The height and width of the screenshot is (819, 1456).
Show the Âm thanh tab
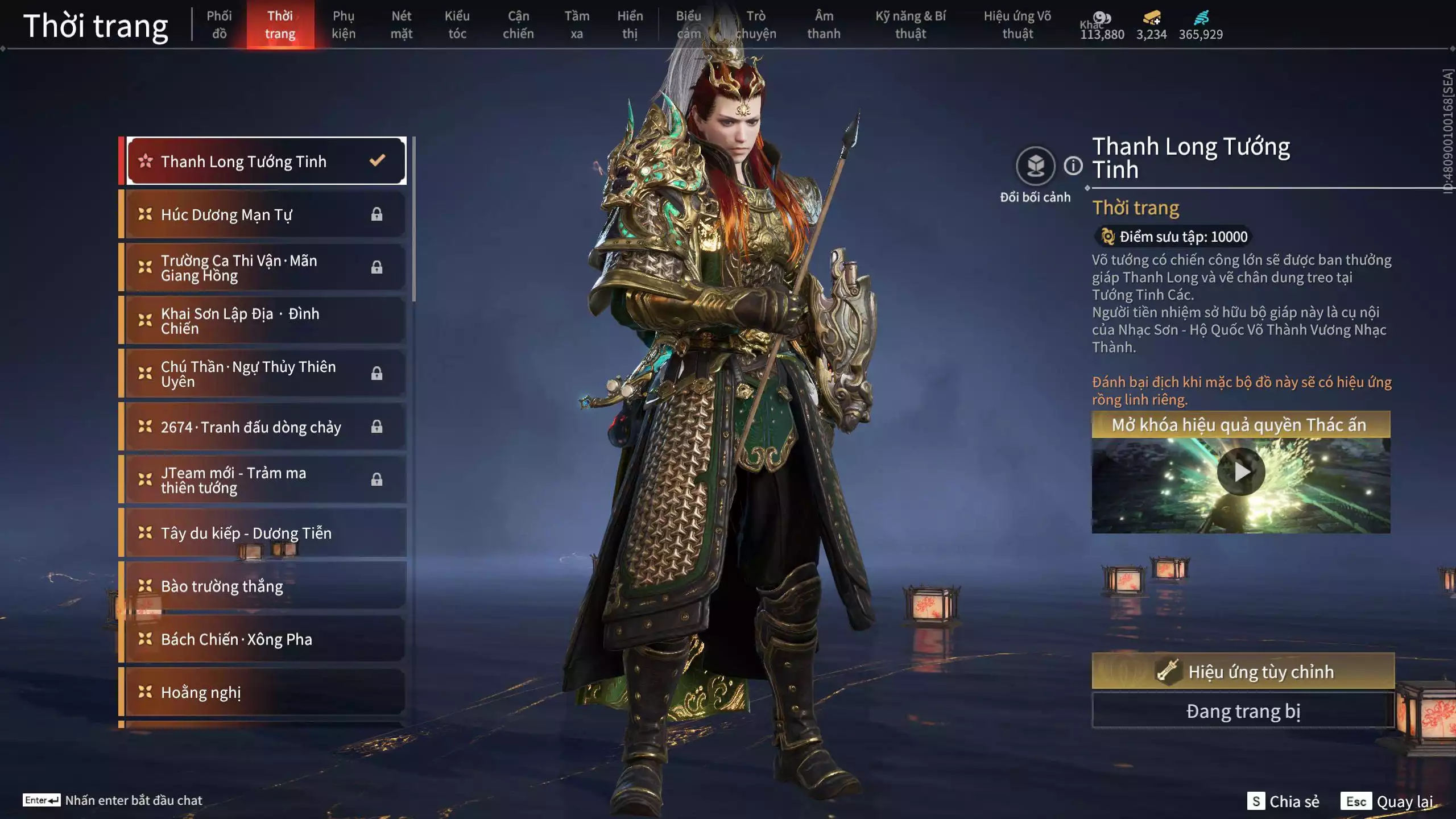tap(824, 25)
